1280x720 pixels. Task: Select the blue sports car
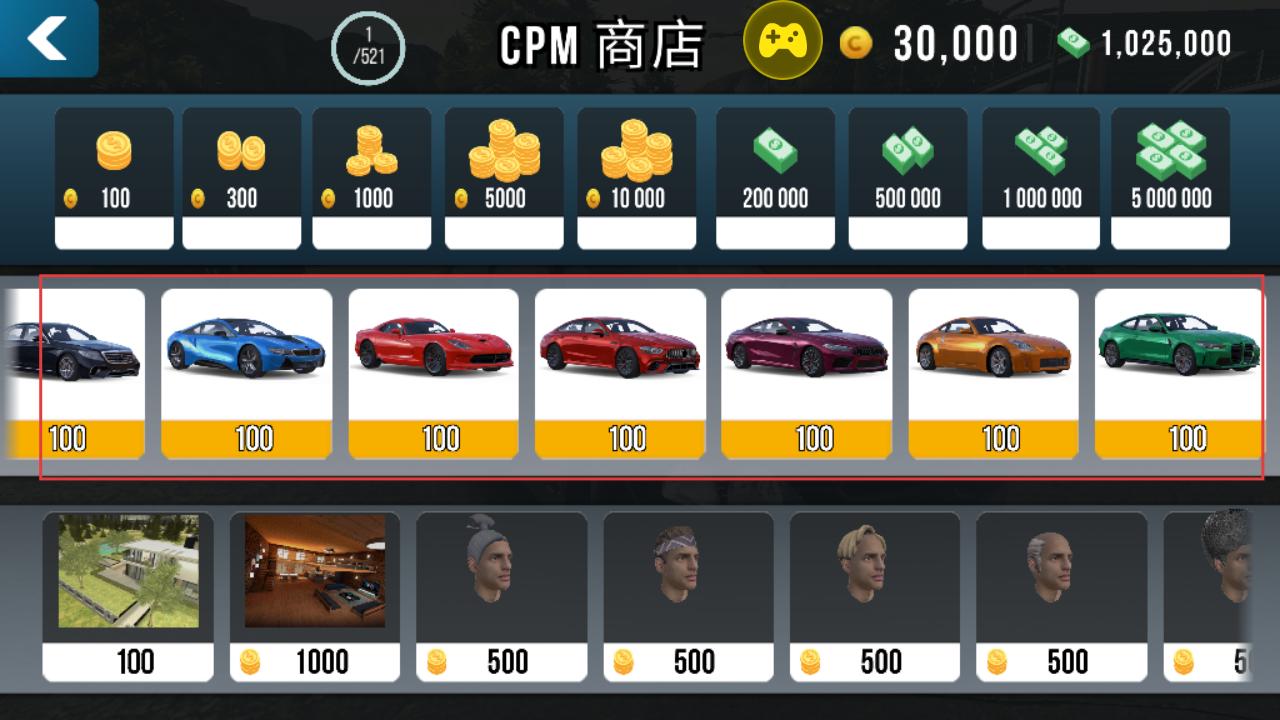pyautogui.click(x=246, y=373)
